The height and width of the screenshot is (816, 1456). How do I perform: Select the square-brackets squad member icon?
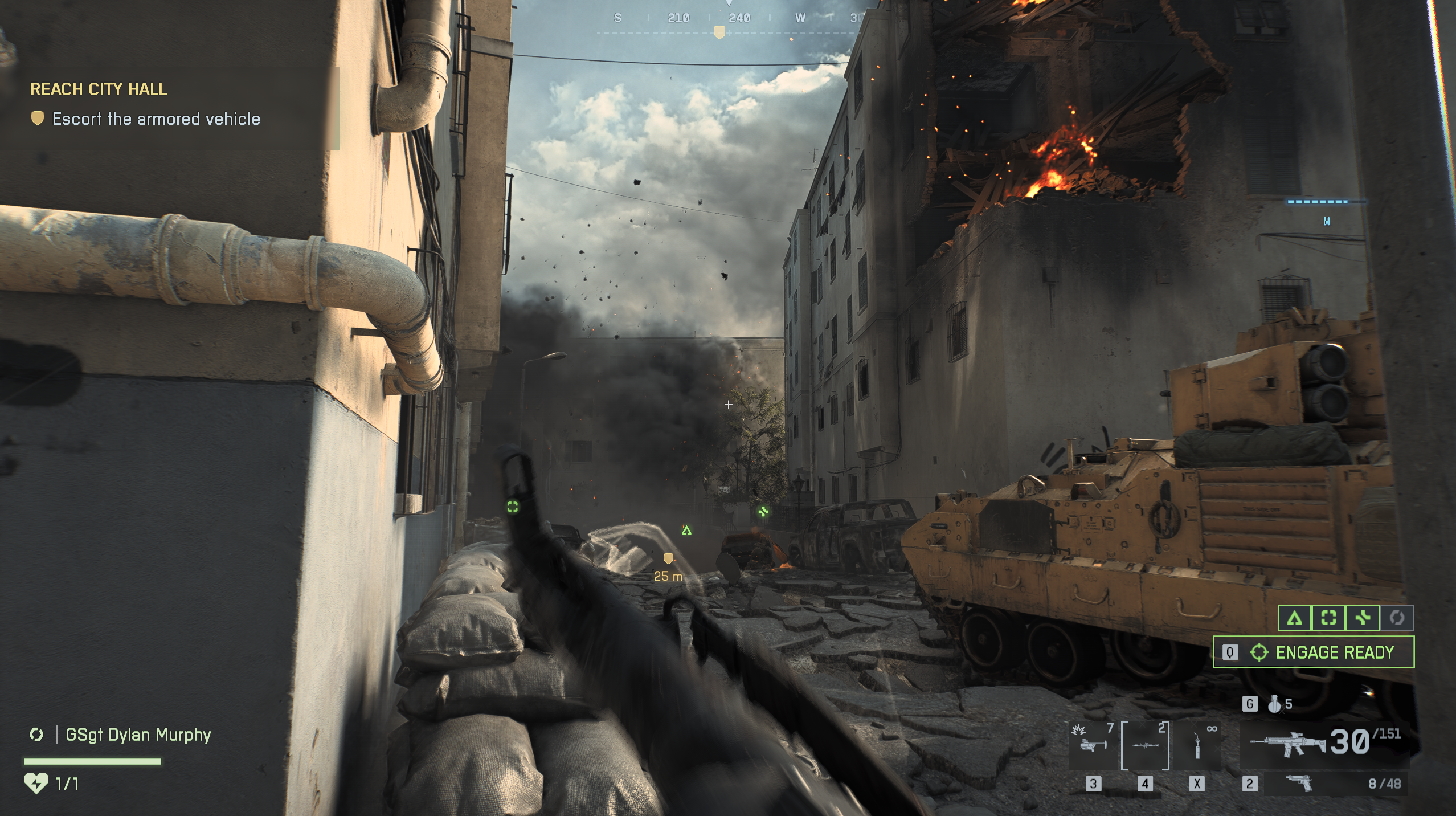pos(1328,618)
